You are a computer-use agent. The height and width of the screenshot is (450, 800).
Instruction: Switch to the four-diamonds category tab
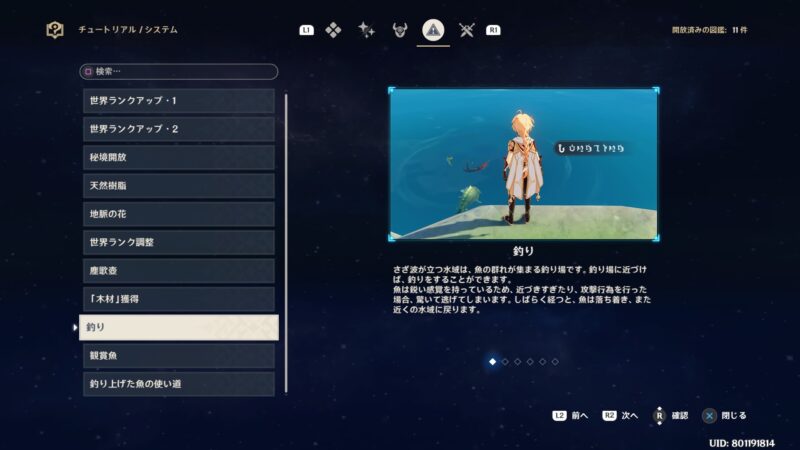tap(333, 30)
